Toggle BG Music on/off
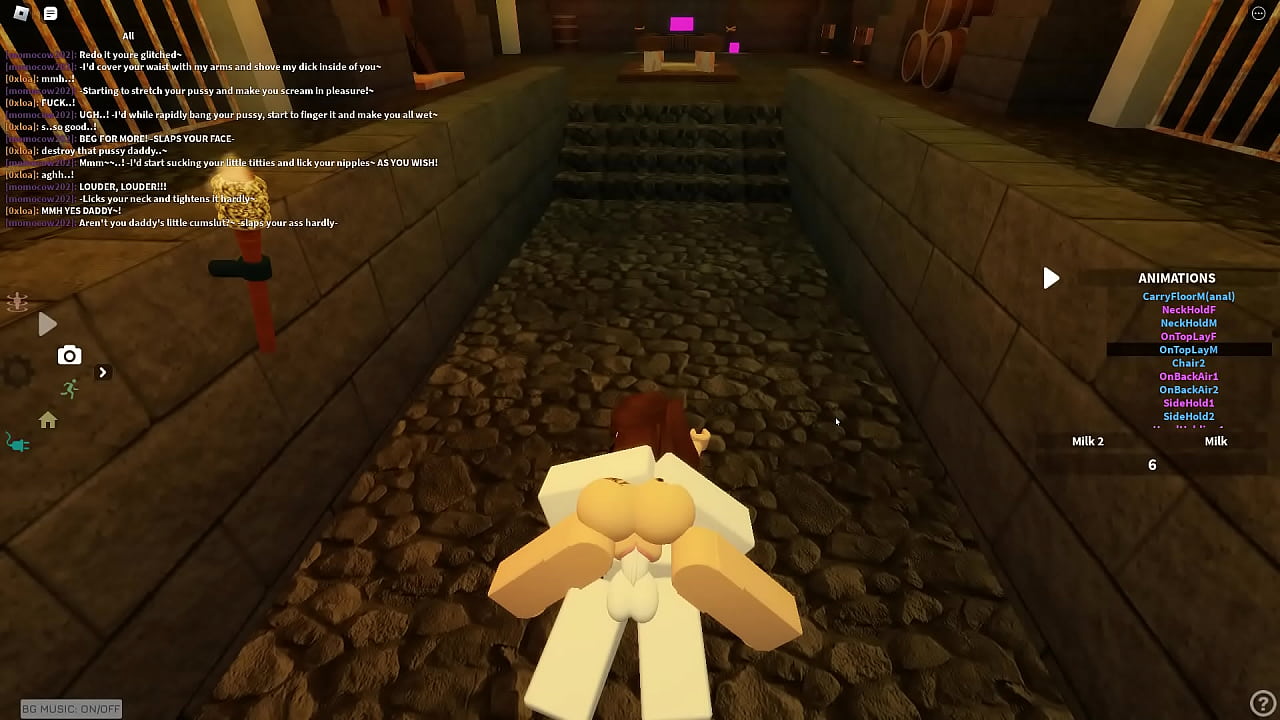 (x=69, y=708)
